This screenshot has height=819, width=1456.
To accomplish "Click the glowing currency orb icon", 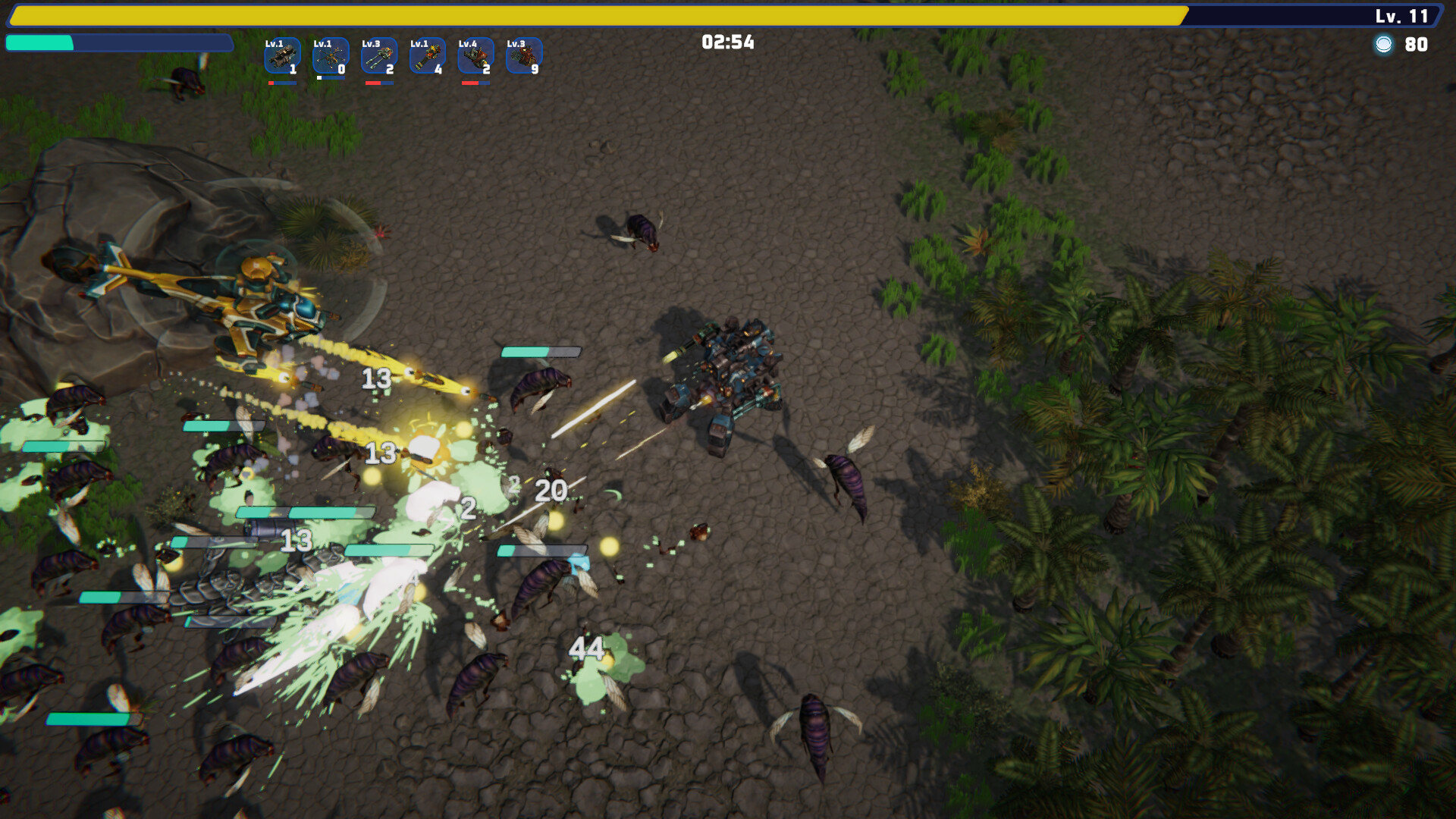I will (1385, 44).
